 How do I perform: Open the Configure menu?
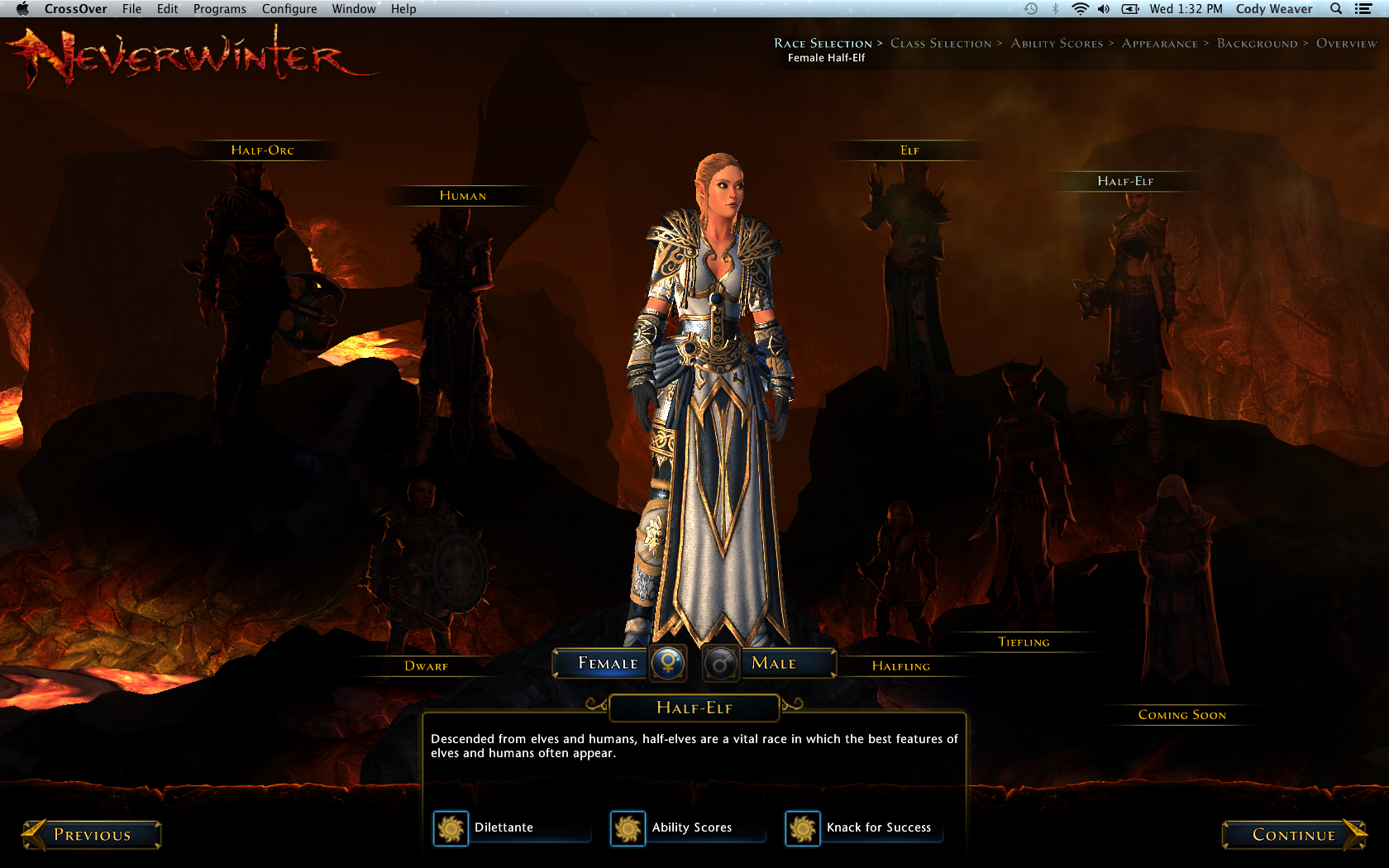pyautogui.click(x=289, y=9)
